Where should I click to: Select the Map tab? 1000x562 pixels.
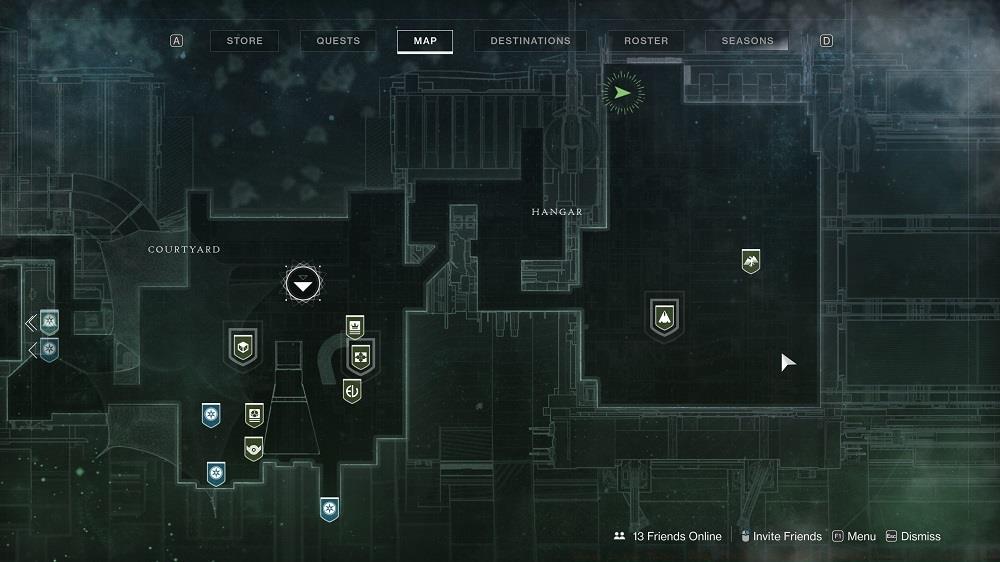click(425, 41)
